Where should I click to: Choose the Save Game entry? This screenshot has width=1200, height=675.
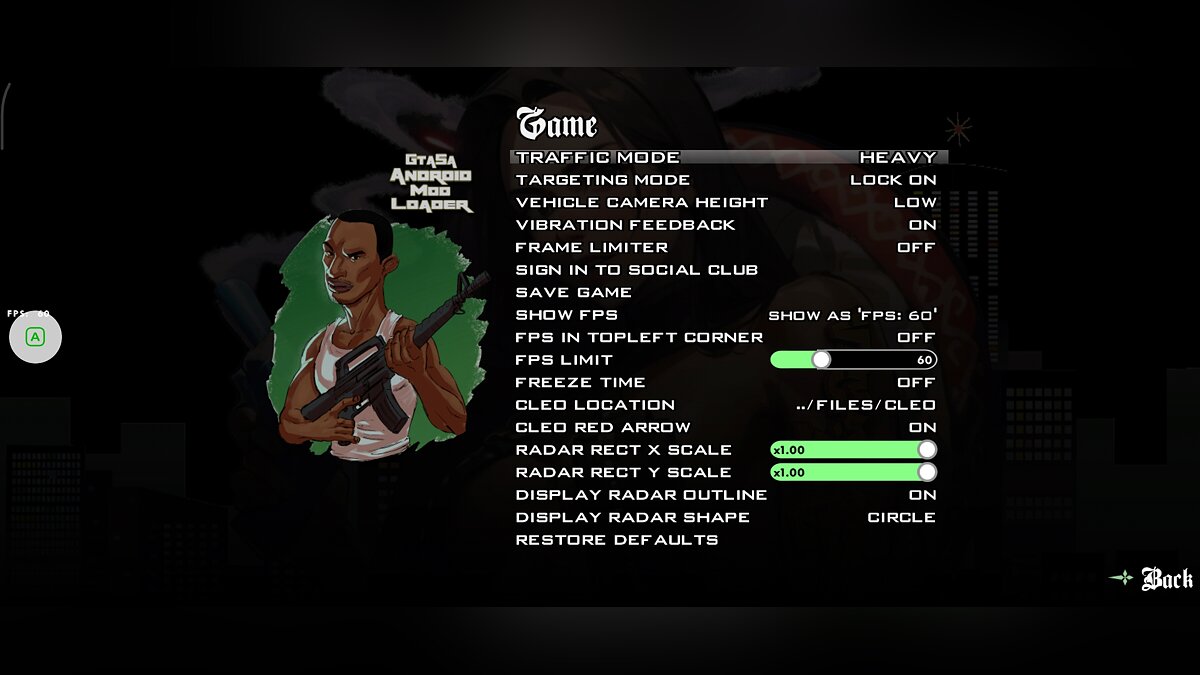pos(574,292)
